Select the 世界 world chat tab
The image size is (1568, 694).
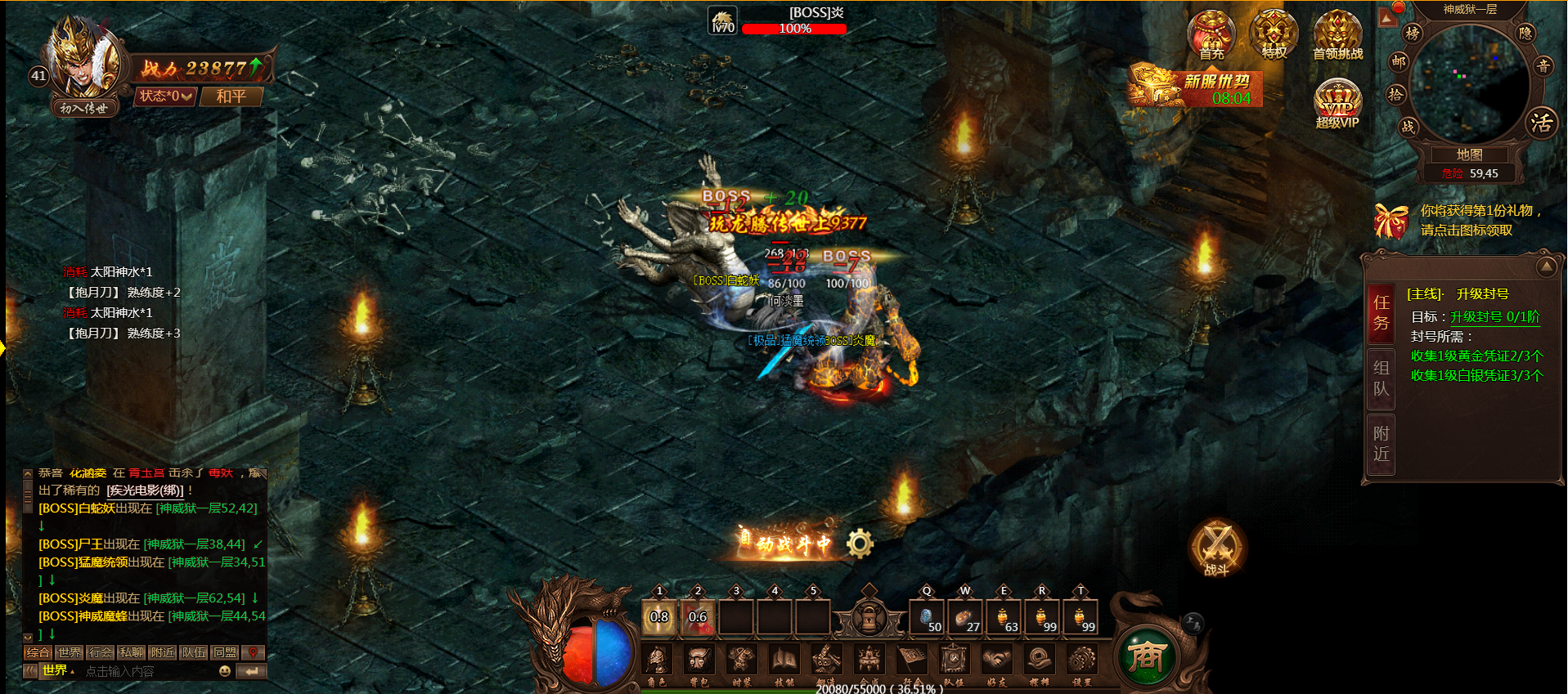69,652
